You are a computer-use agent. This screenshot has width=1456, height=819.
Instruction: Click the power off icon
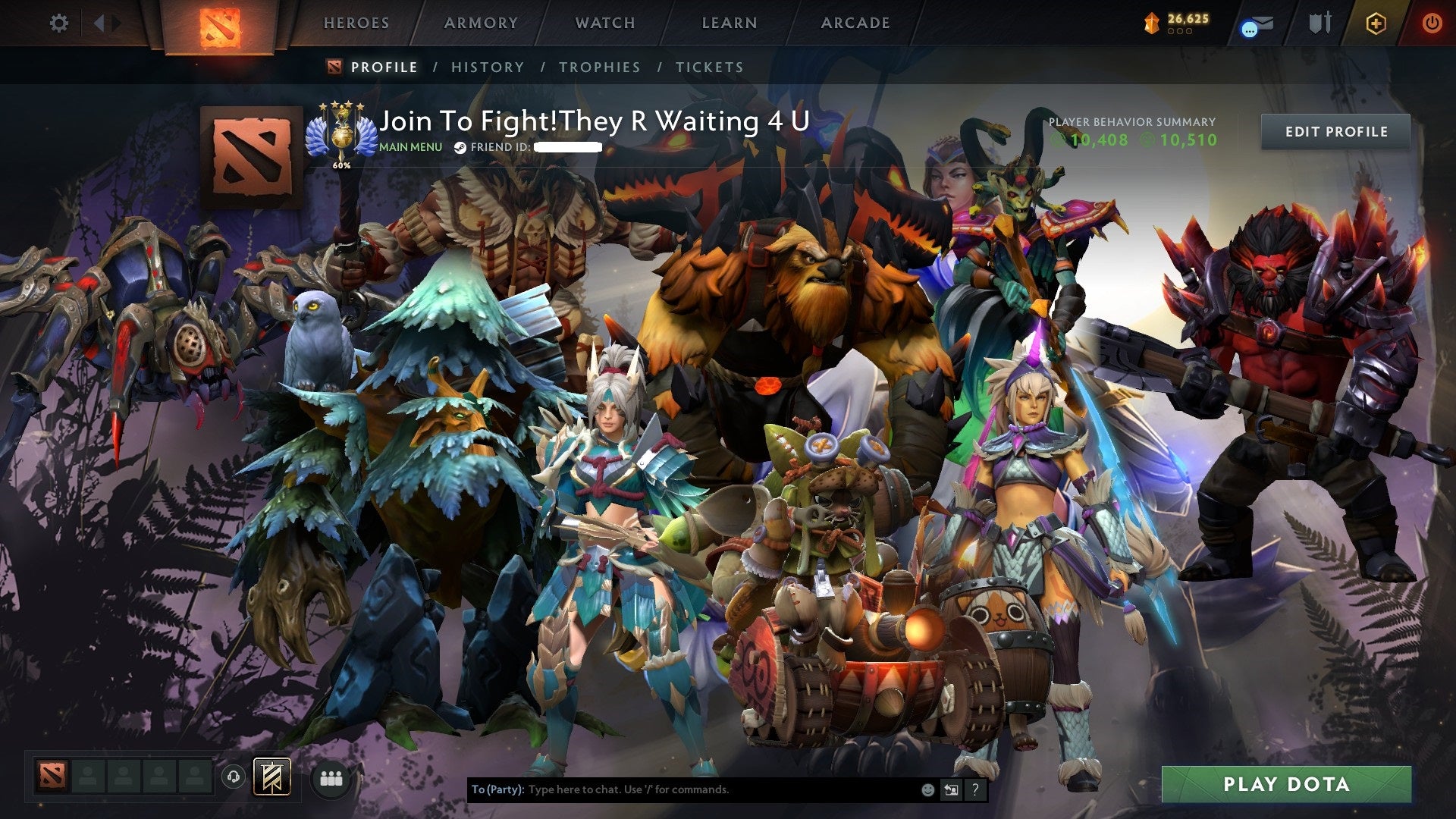click(1432, 23)
